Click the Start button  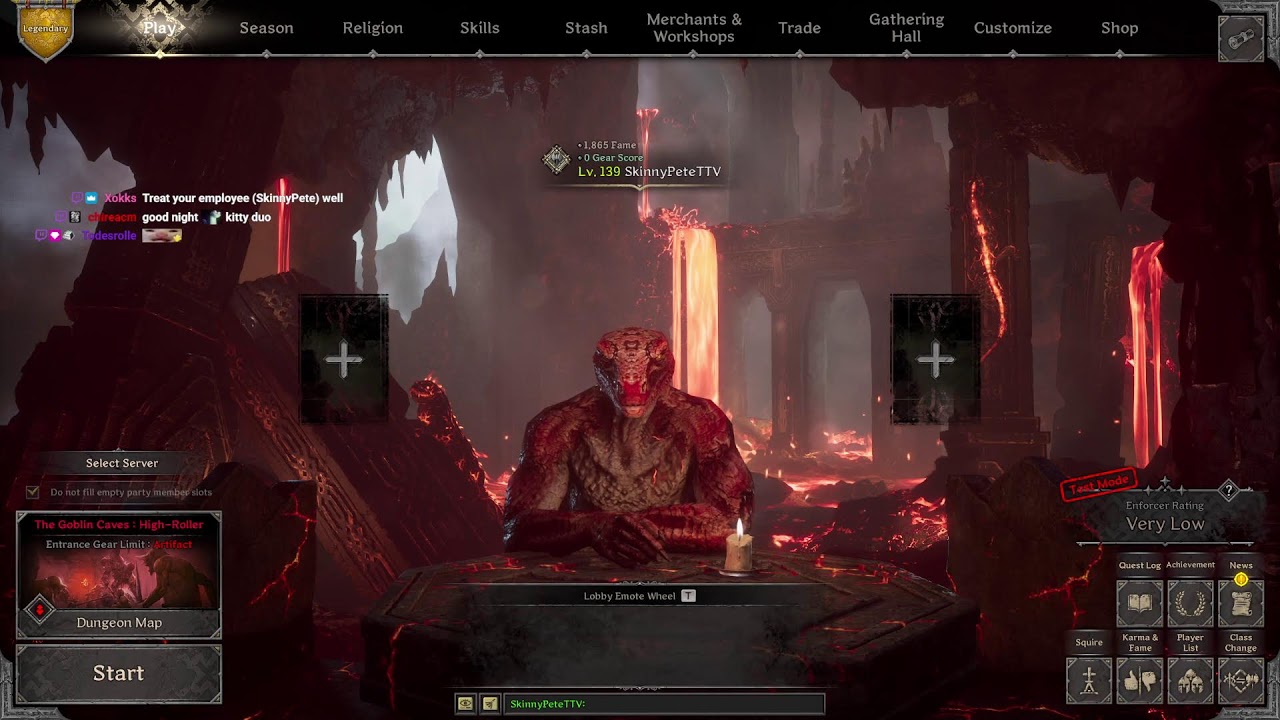(119, 674)
